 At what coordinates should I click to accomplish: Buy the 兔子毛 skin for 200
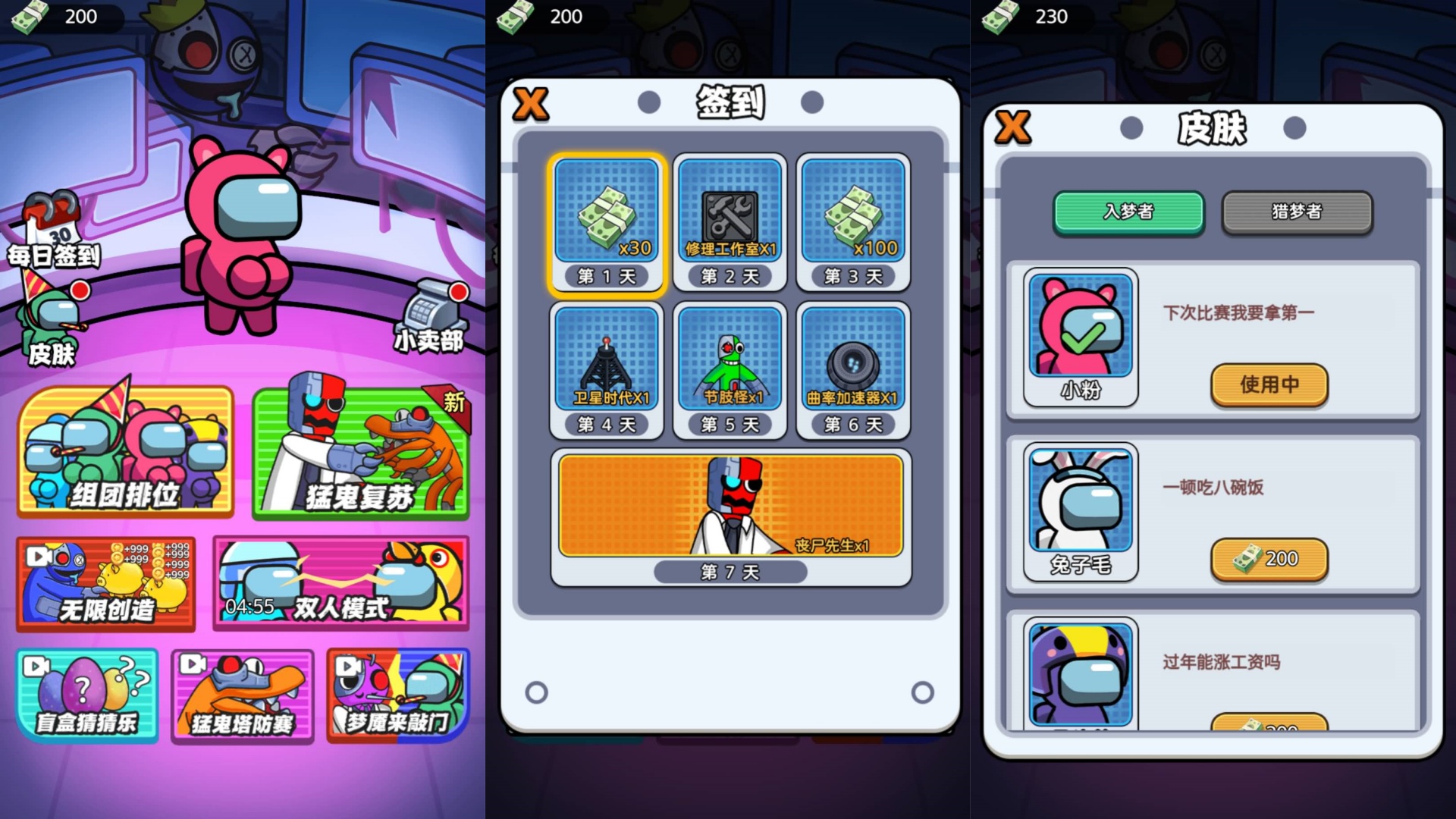click(1269, 559)
